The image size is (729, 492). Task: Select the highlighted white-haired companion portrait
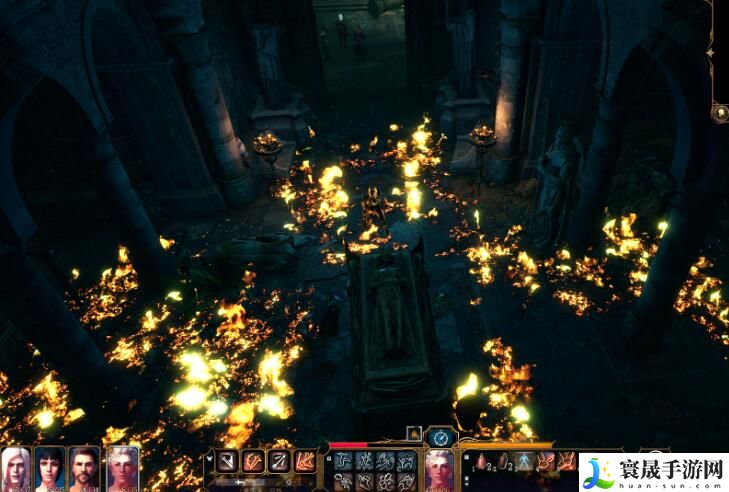tap(122, 468)
